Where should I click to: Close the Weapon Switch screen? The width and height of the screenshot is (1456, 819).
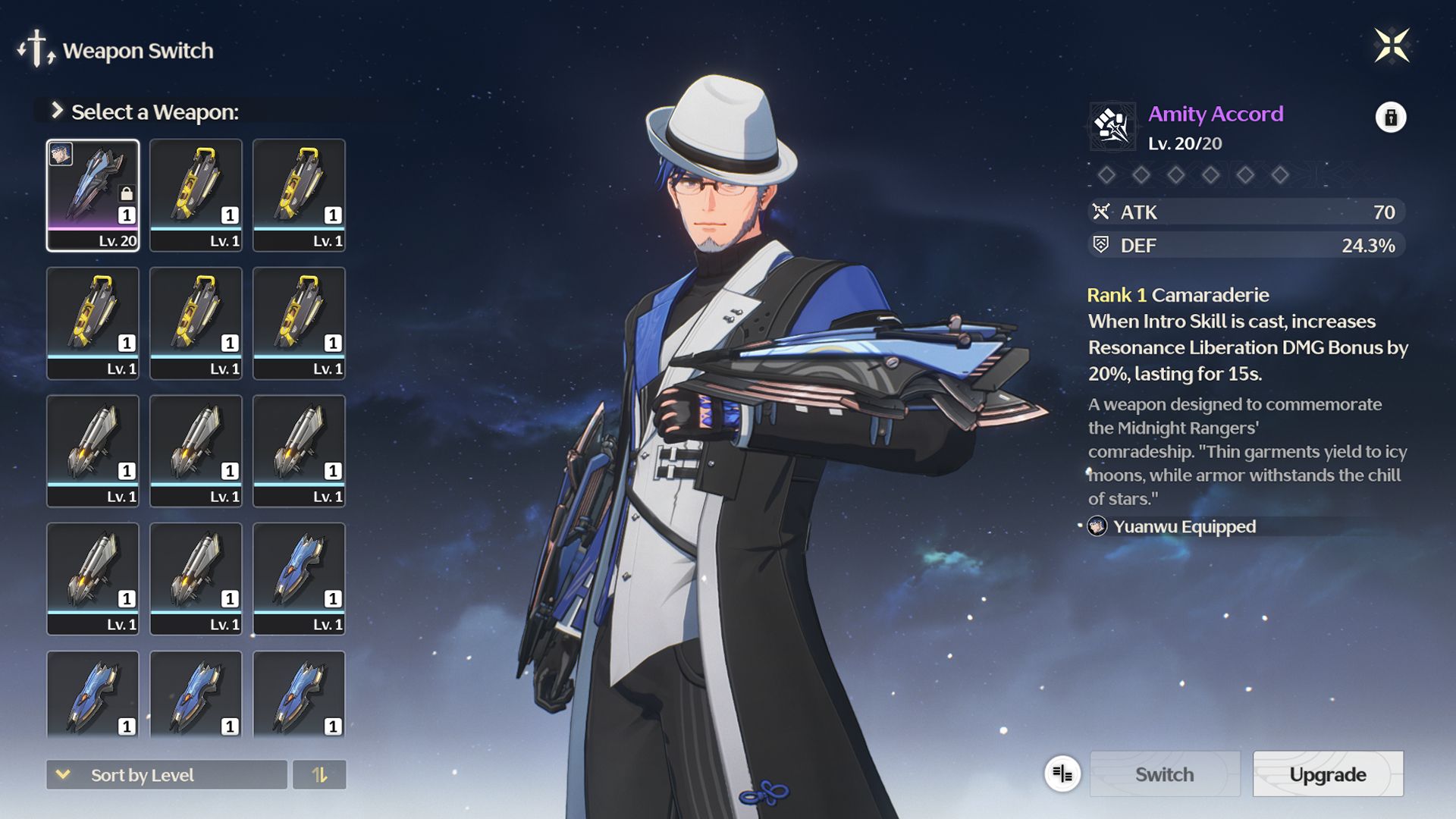[1392, 45]
